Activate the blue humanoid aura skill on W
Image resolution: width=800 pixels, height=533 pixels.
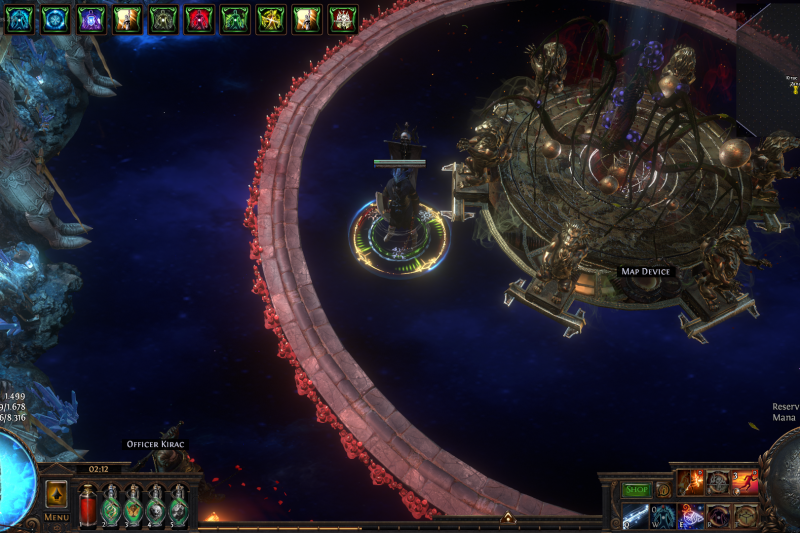point(663,516)
